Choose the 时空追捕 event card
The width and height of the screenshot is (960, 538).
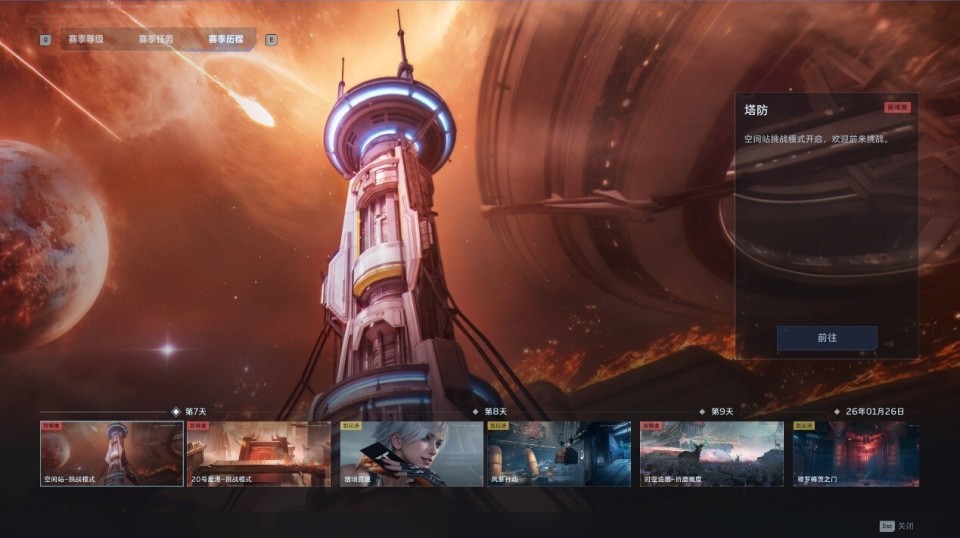point(712,454)
